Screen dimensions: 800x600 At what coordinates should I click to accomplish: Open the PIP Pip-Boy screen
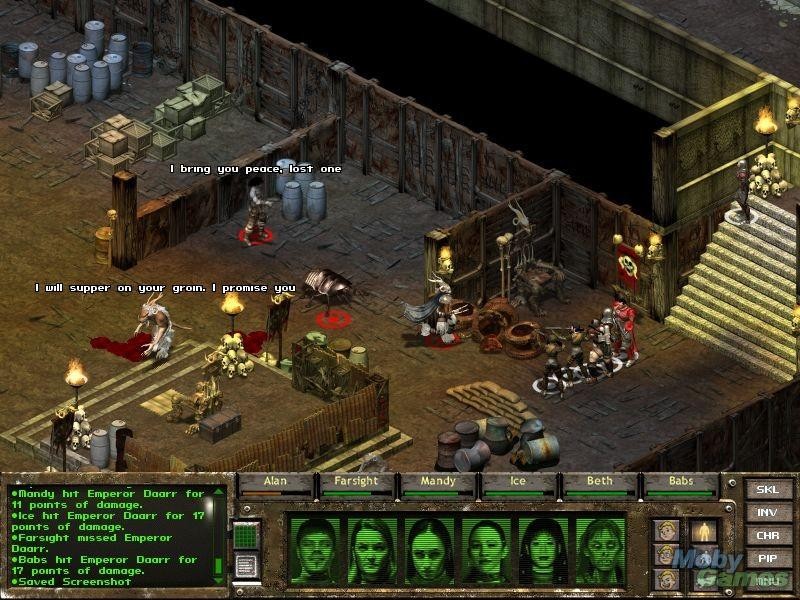pyautogui.click(x=767, y=558)
